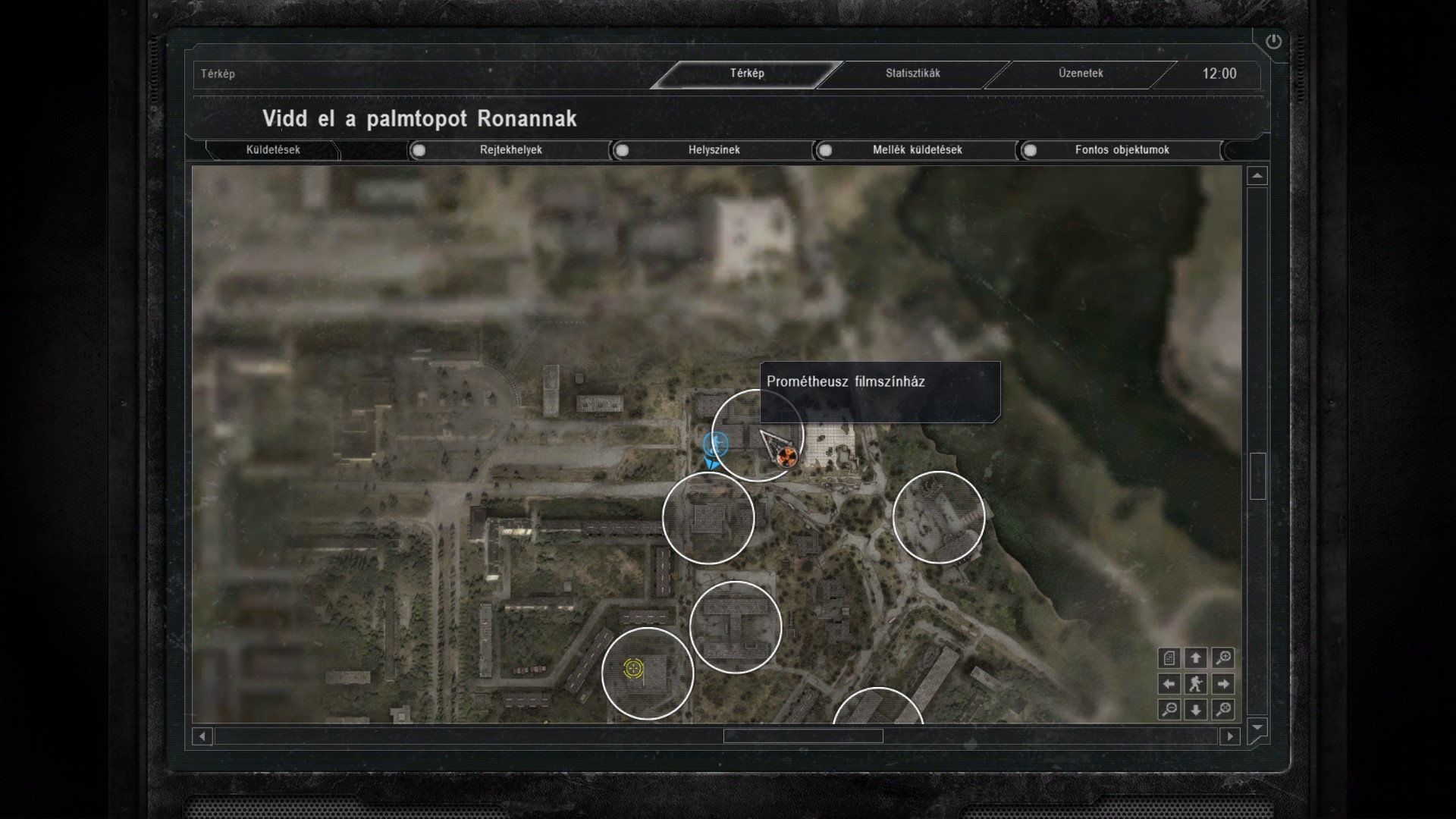Toggle the Fontos objektumok filter
The height and width of the screenshot is (819, 1456).
point(1029,150)
